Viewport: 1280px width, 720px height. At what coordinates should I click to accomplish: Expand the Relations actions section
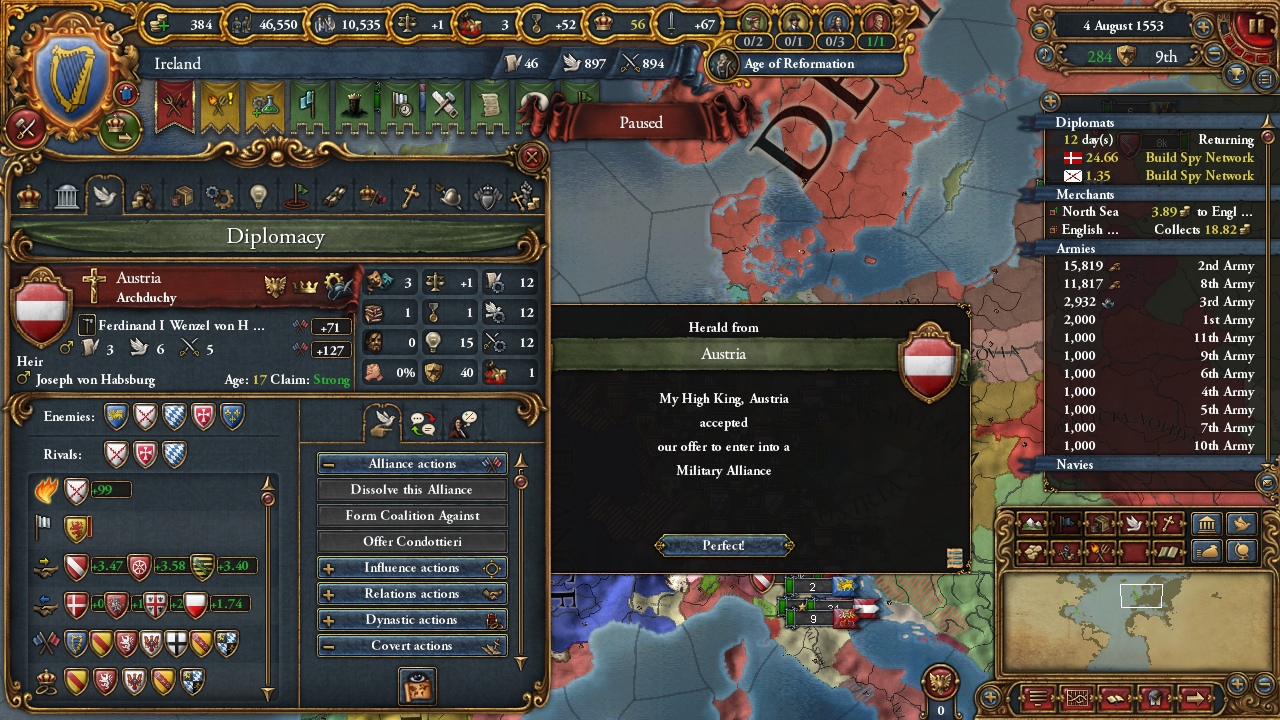(412, 594)
